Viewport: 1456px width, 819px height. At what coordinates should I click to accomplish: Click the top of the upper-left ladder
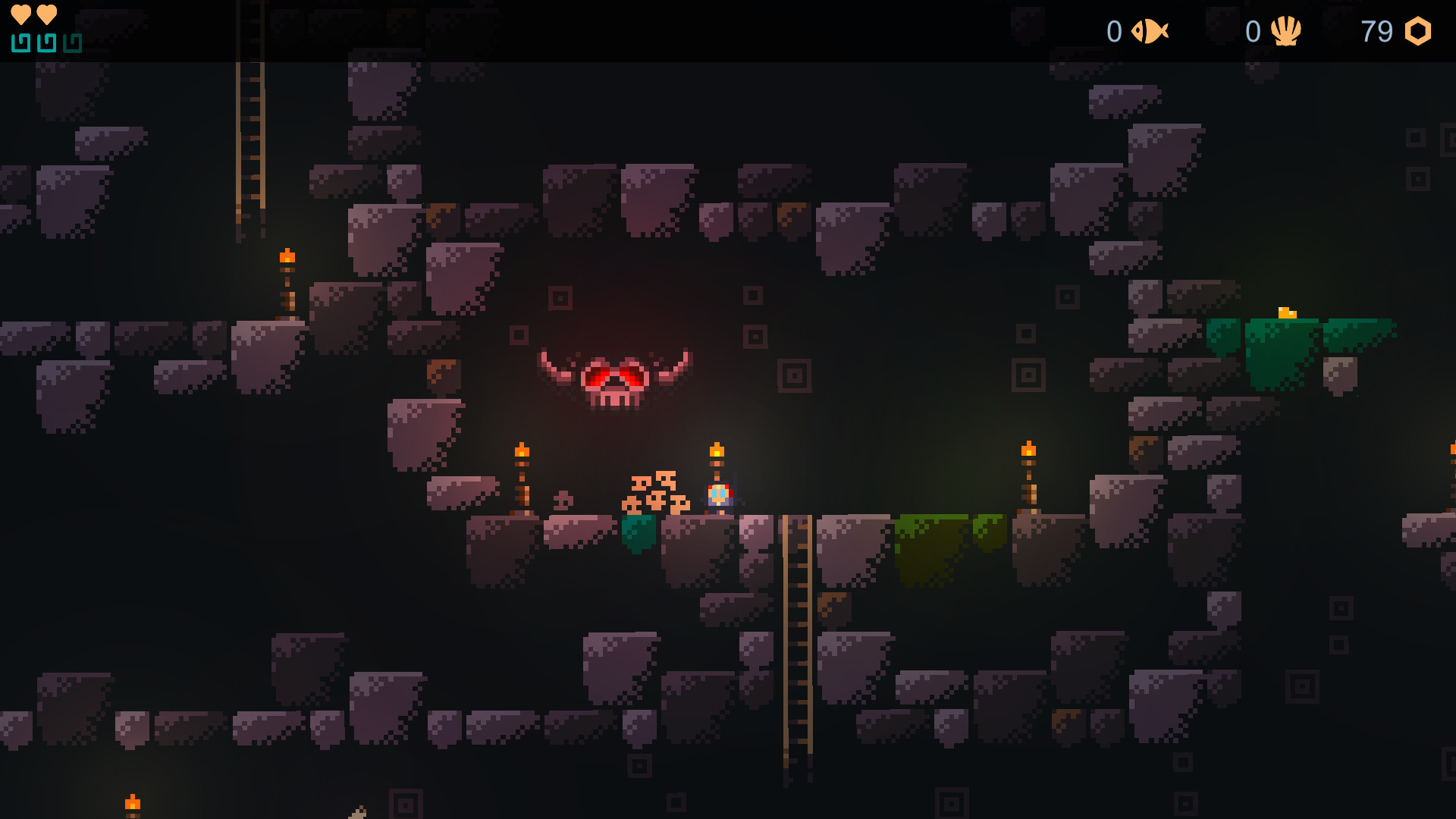tap(249, 68)
